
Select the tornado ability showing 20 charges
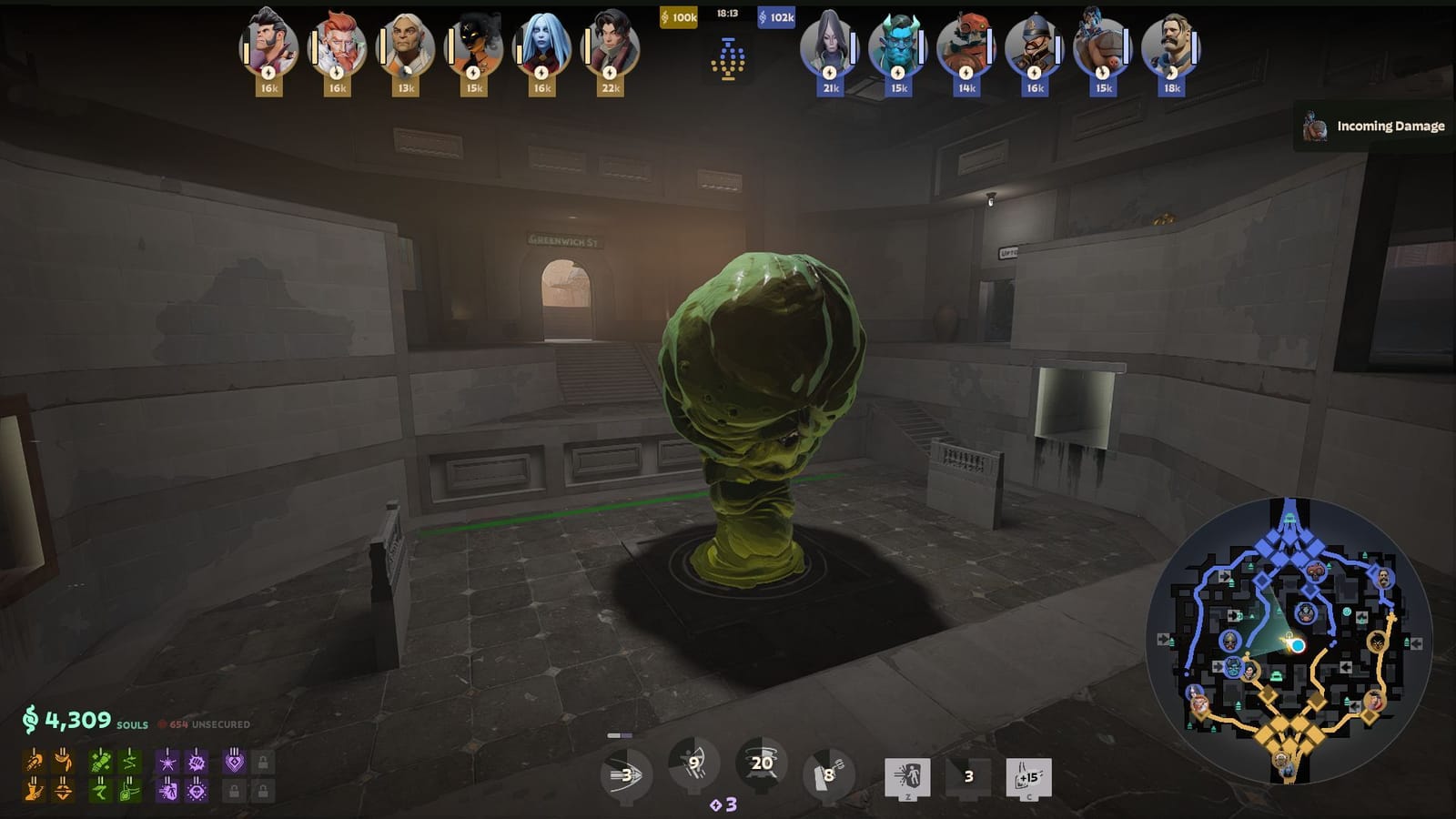tap(758, 764)
